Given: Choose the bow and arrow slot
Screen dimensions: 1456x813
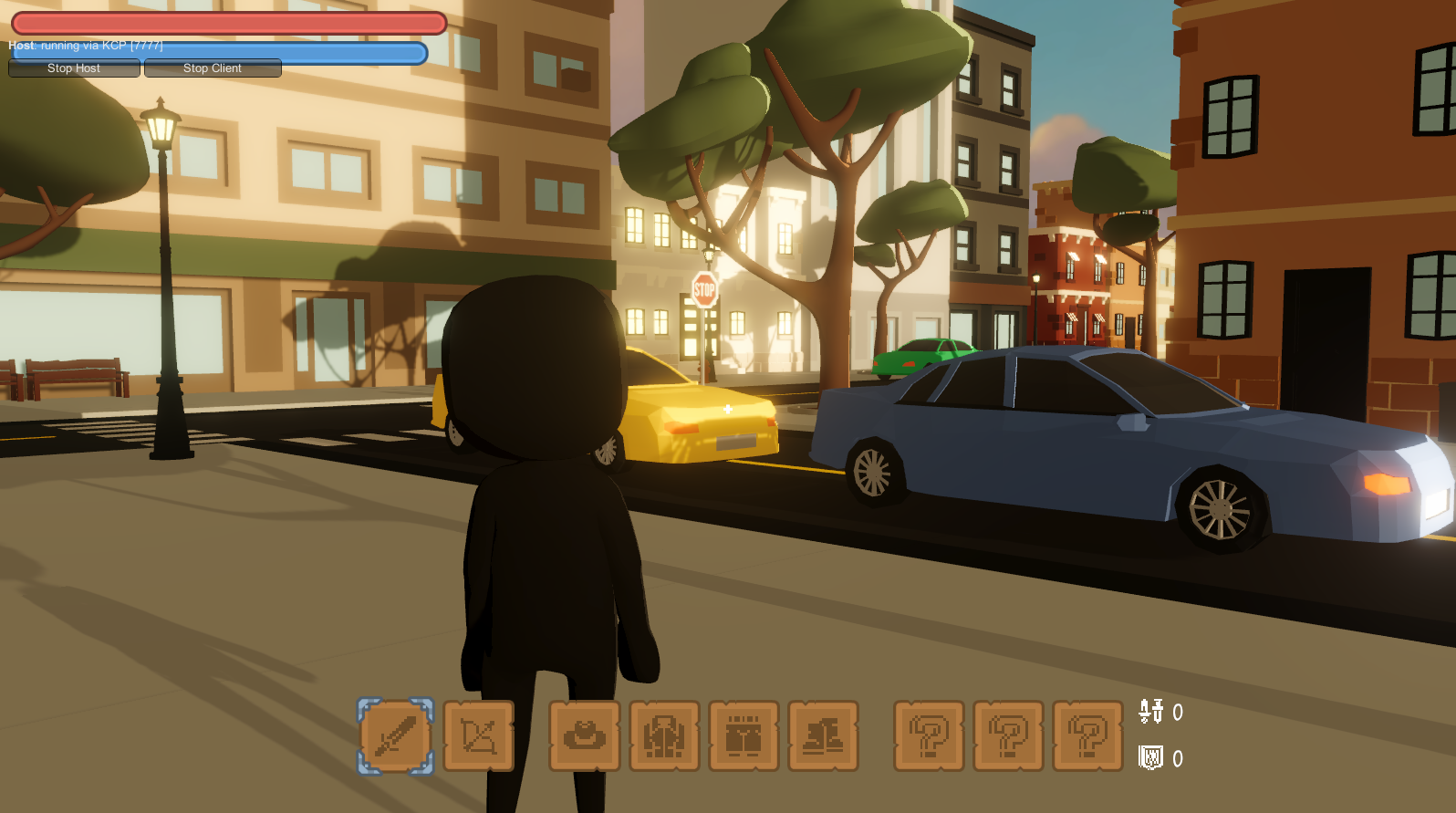Looking at the screenshot, I should [479, 735].
